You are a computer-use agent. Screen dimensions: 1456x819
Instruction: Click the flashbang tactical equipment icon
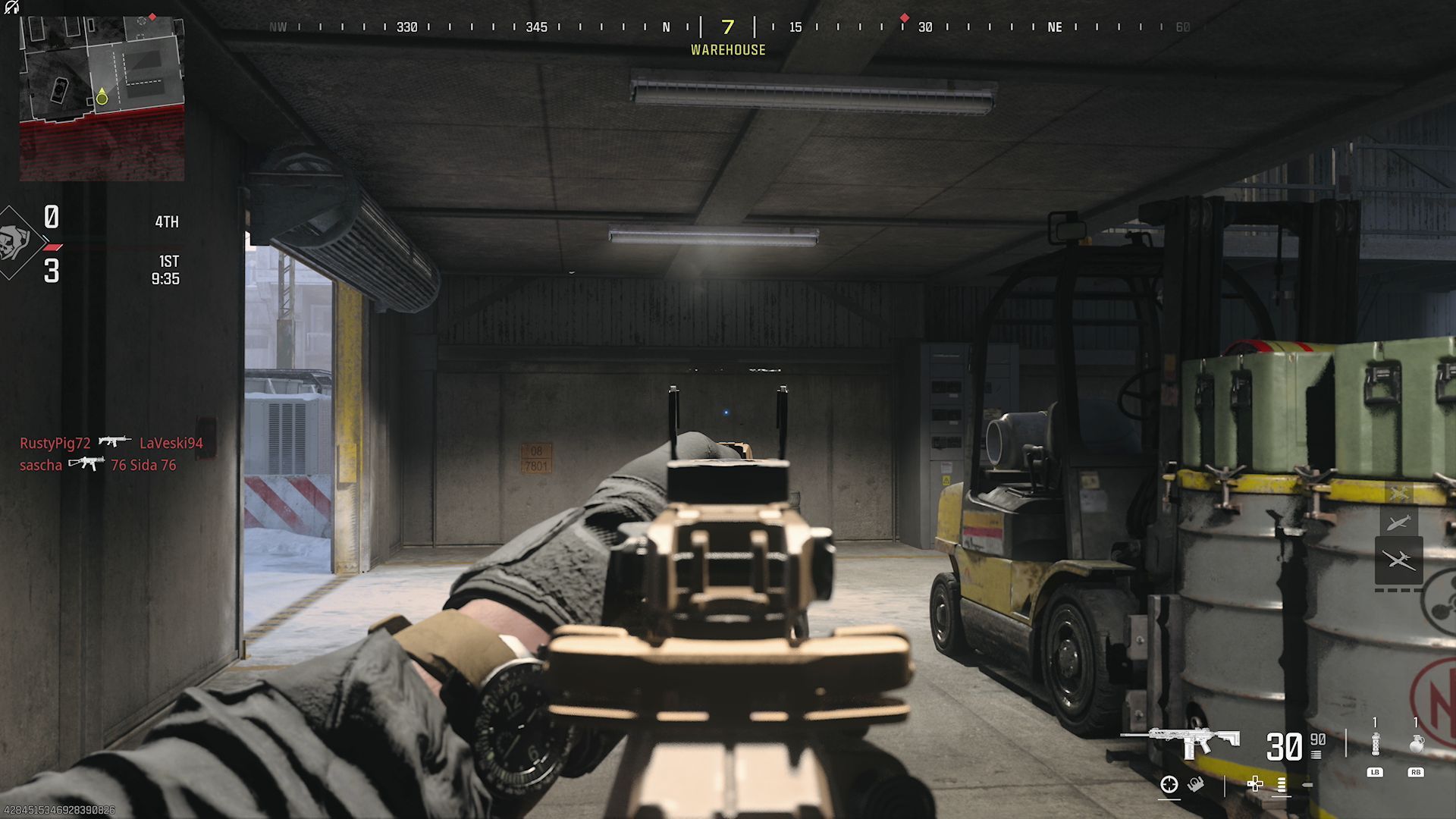click(1376, 744)
